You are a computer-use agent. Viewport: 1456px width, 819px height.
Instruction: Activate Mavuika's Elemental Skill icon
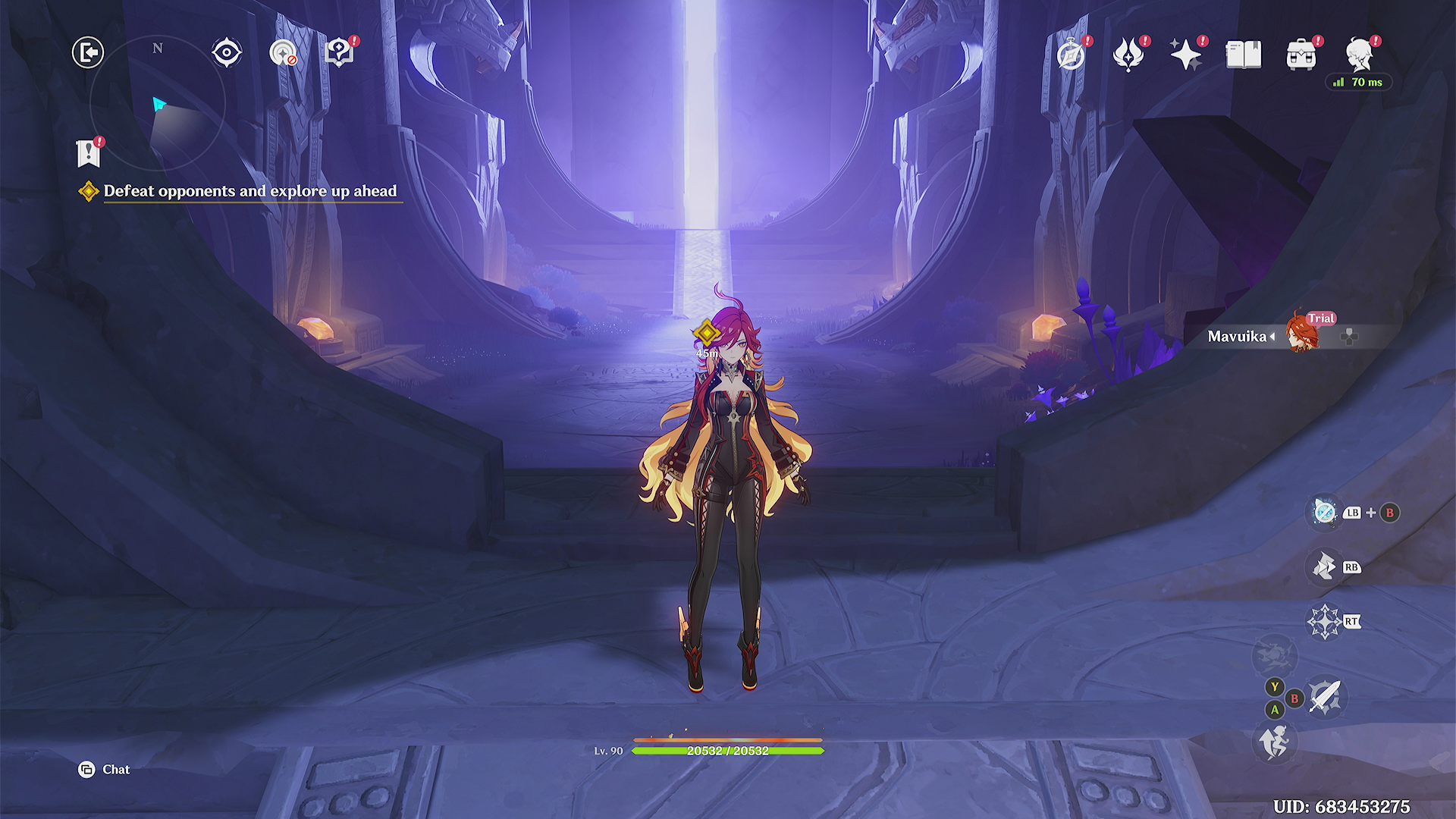point(1325,566)
